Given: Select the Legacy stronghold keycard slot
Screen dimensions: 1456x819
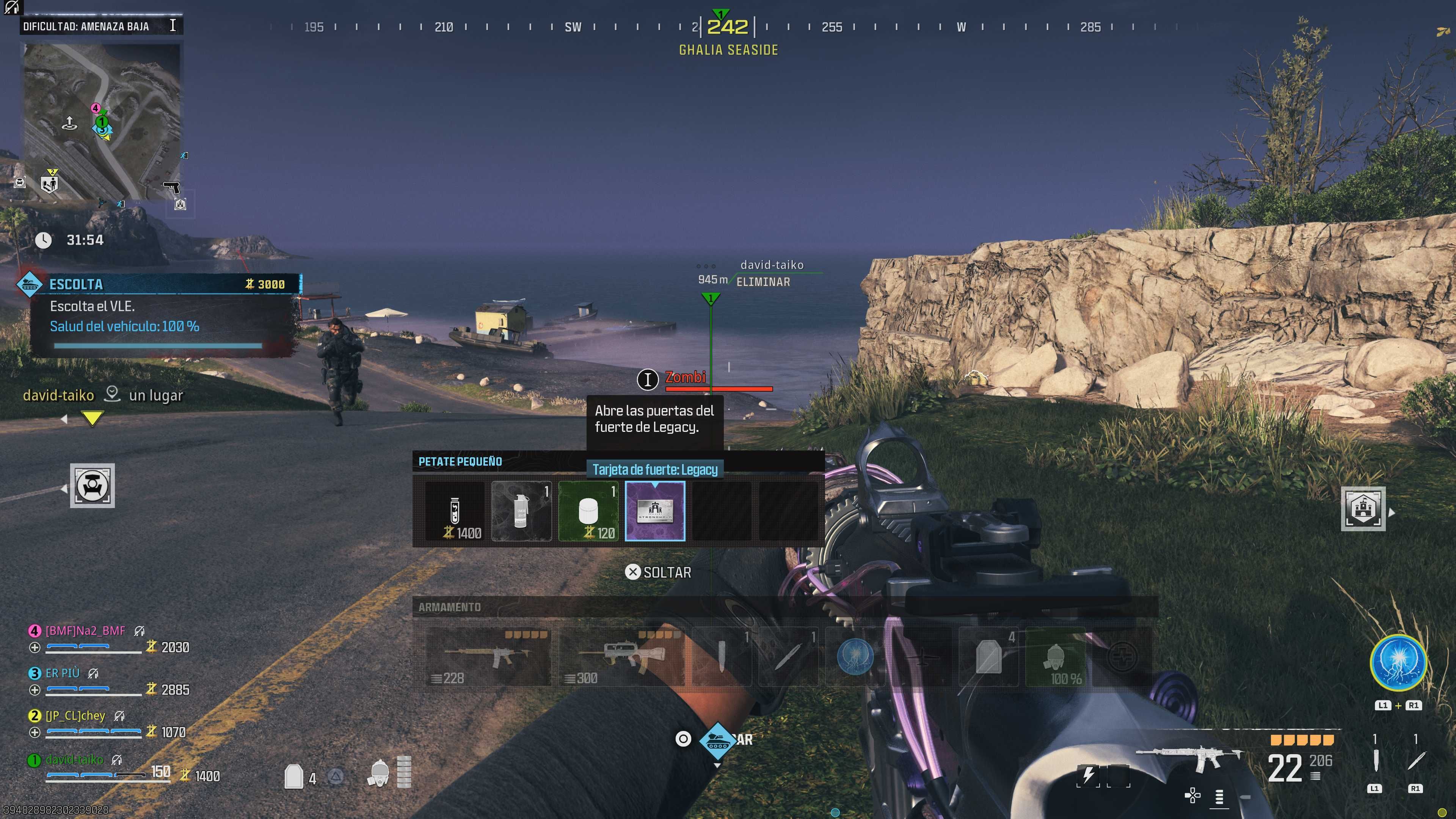Looking at the screenshot, I should pos(654,511).
